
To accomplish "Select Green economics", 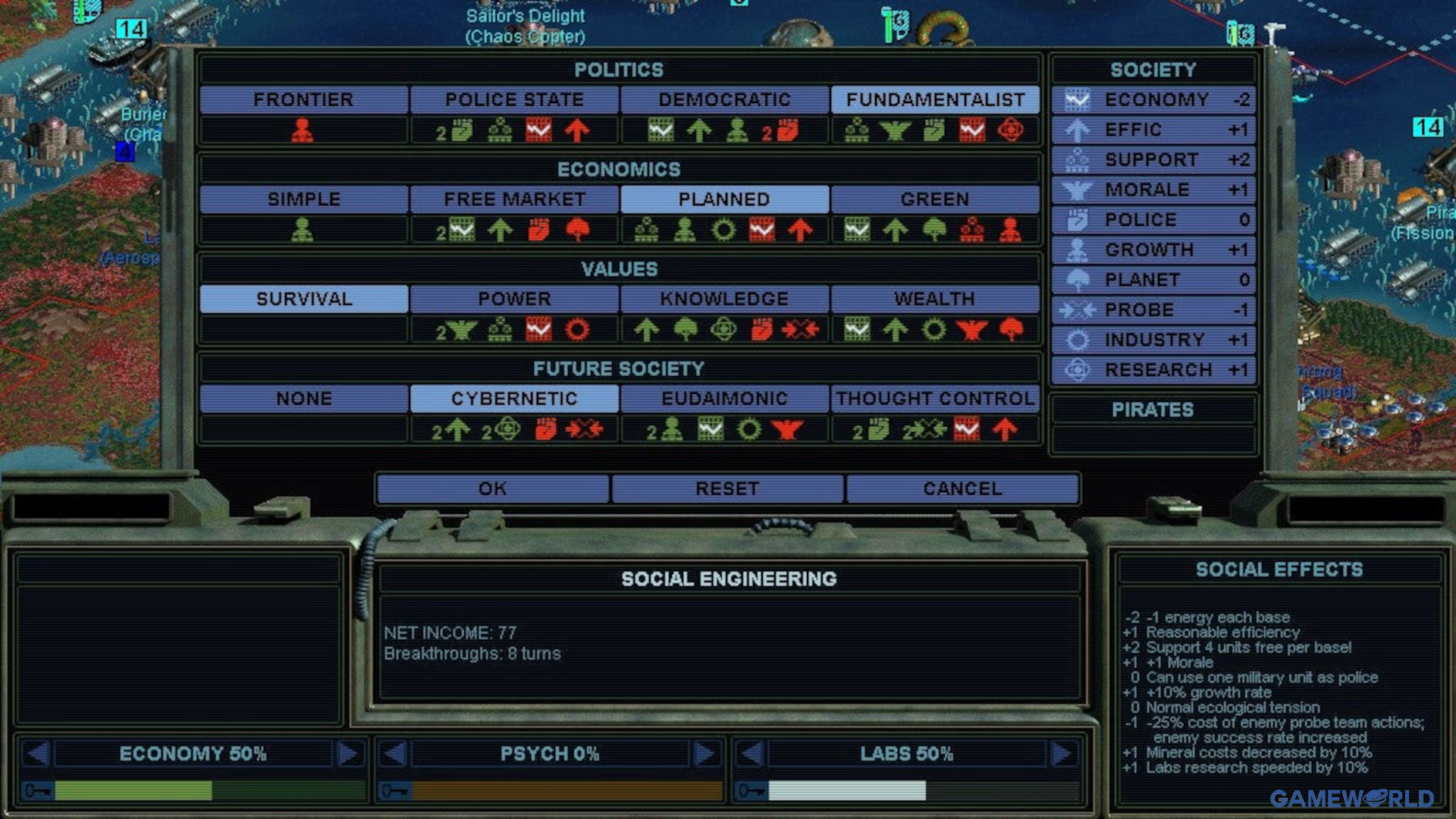I will [935, 199].
